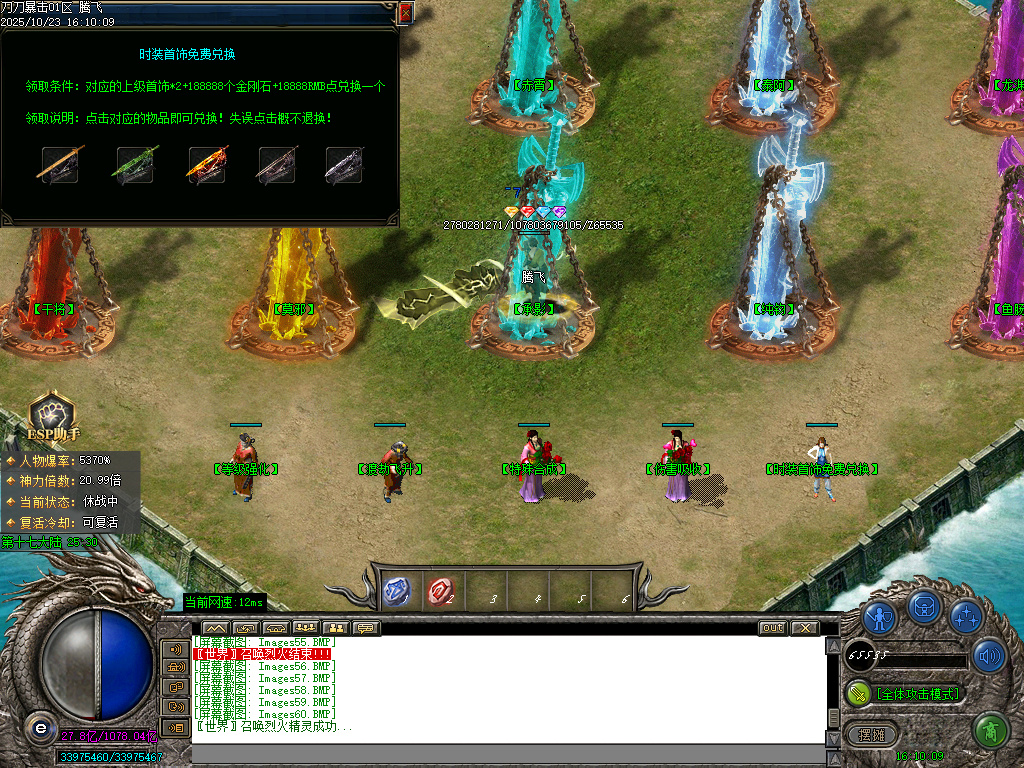Pick the silver-white sword exchange item

pyautogui.click(x=344, y=165)
